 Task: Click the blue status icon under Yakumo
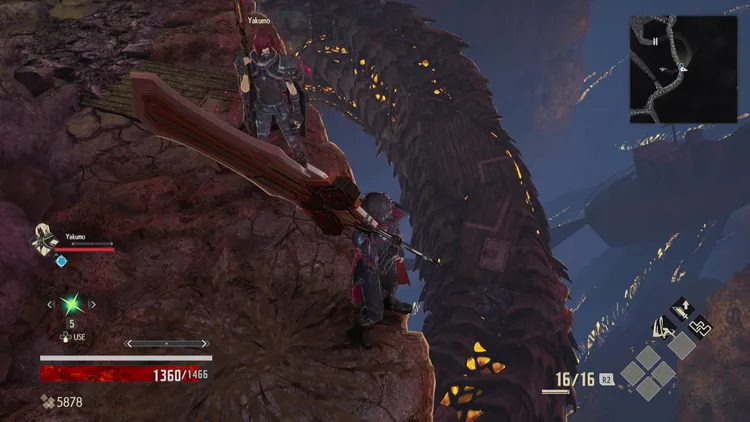click(x=61, y=261)
